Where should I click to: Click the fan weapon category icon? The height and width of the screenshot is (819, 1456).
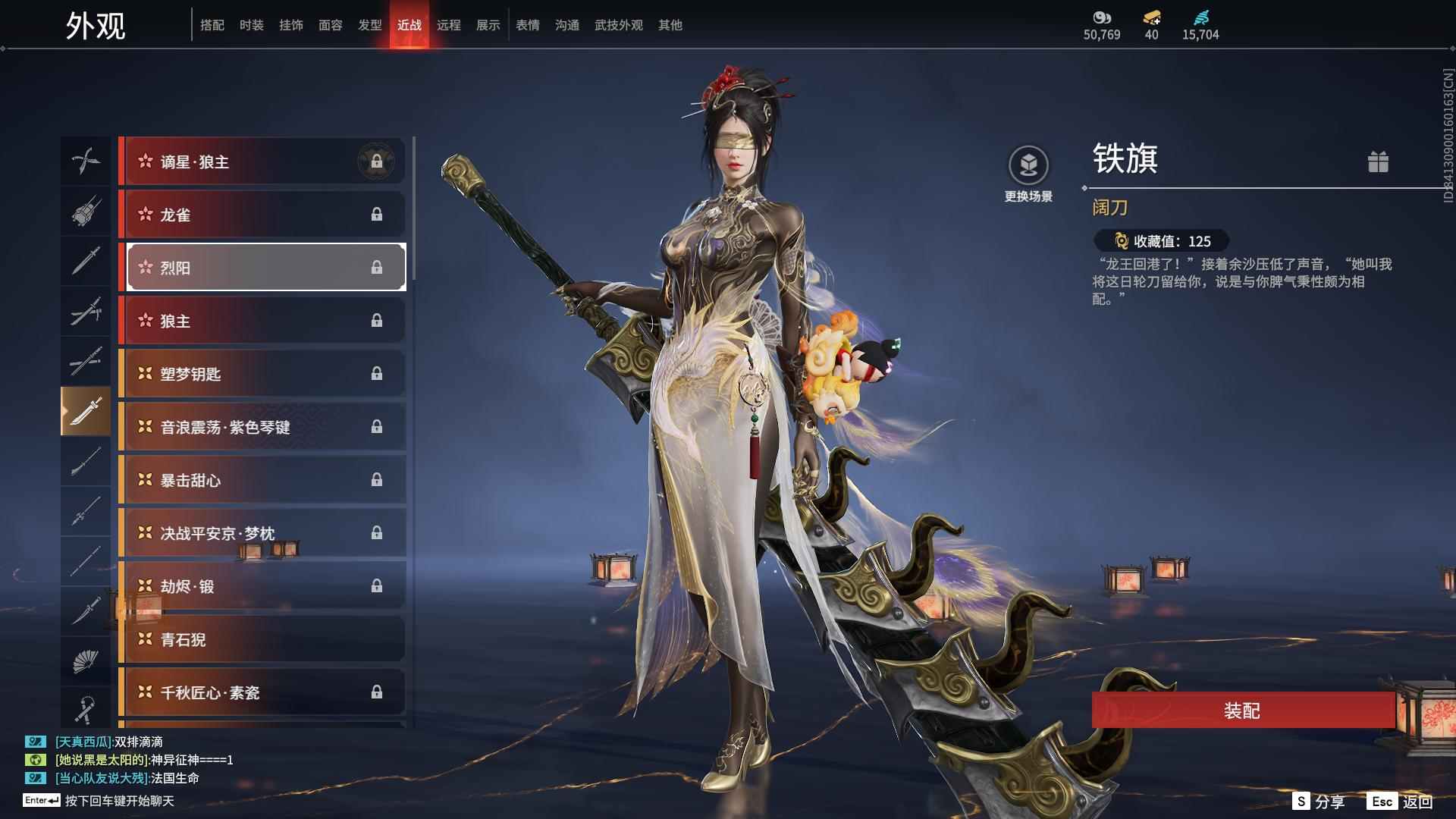click(x=86, y=659)
